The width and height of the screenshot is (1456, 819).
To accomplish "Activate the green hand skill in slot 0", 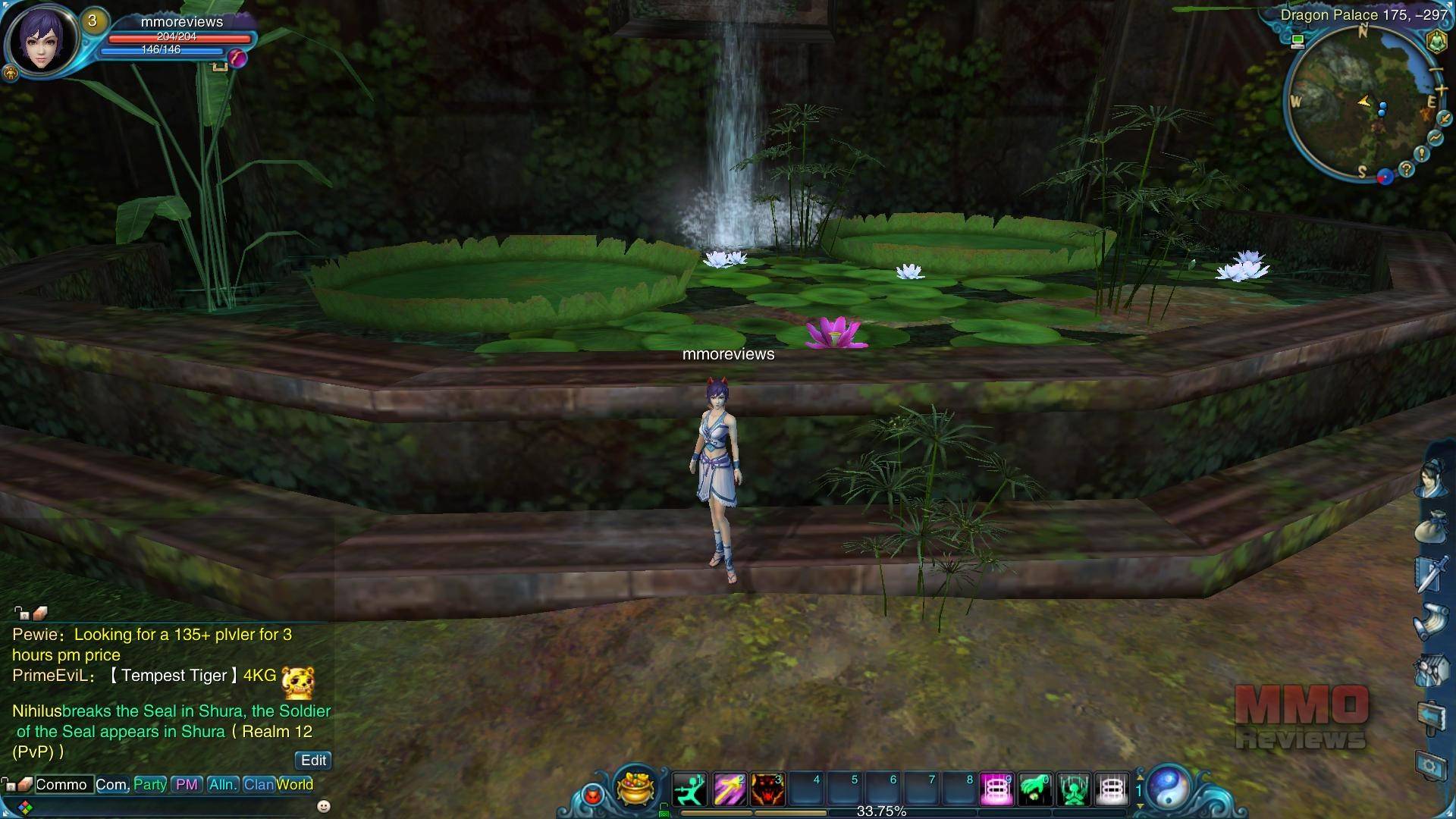I will (x=1035, y=789).
